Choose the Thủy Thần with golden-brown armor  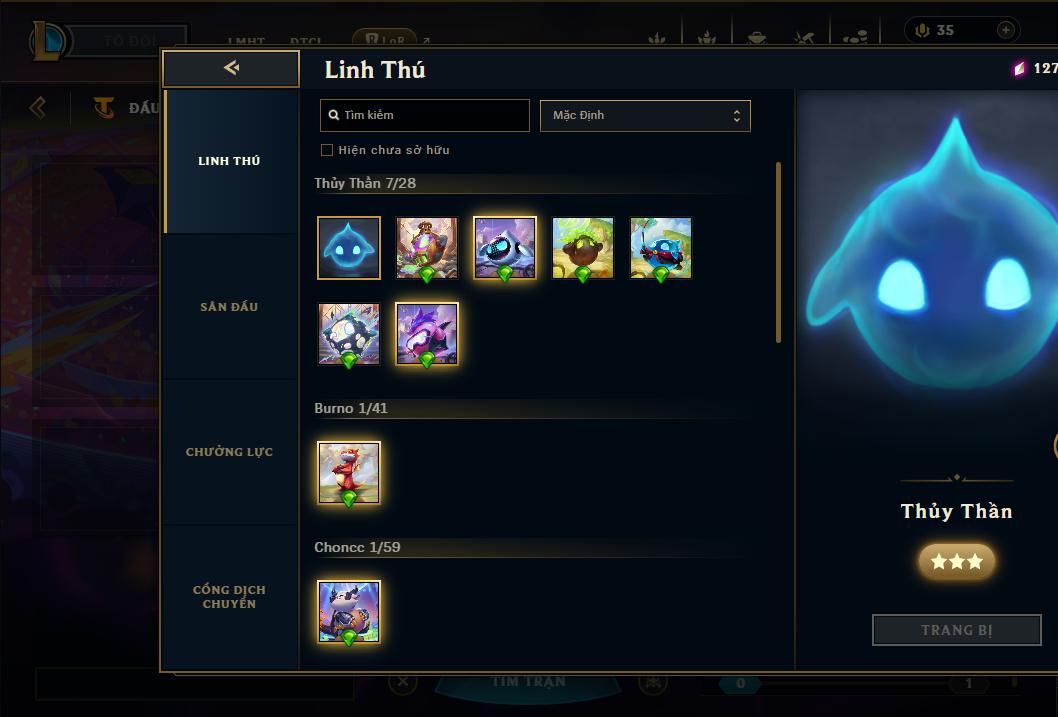tap(427, 247)
